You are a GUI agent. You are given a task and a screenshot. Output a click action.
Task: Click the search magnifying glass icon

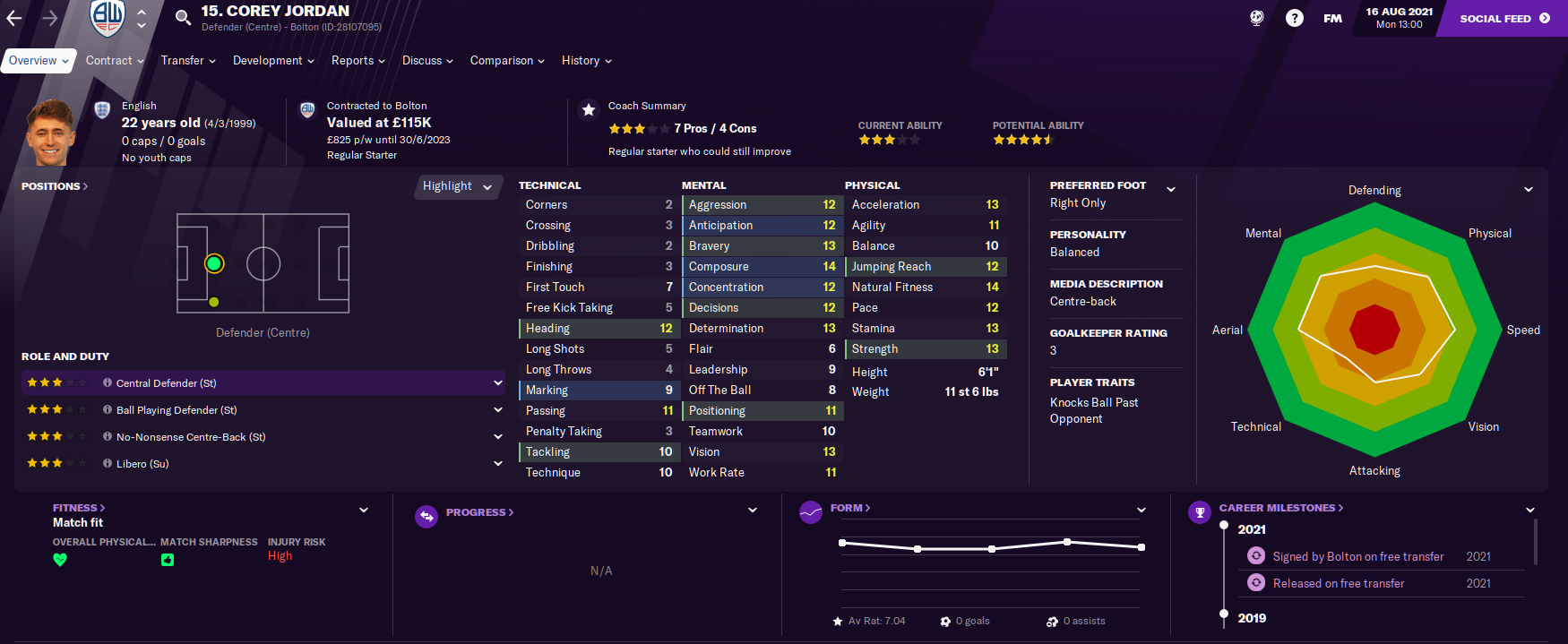pos(183,17)
